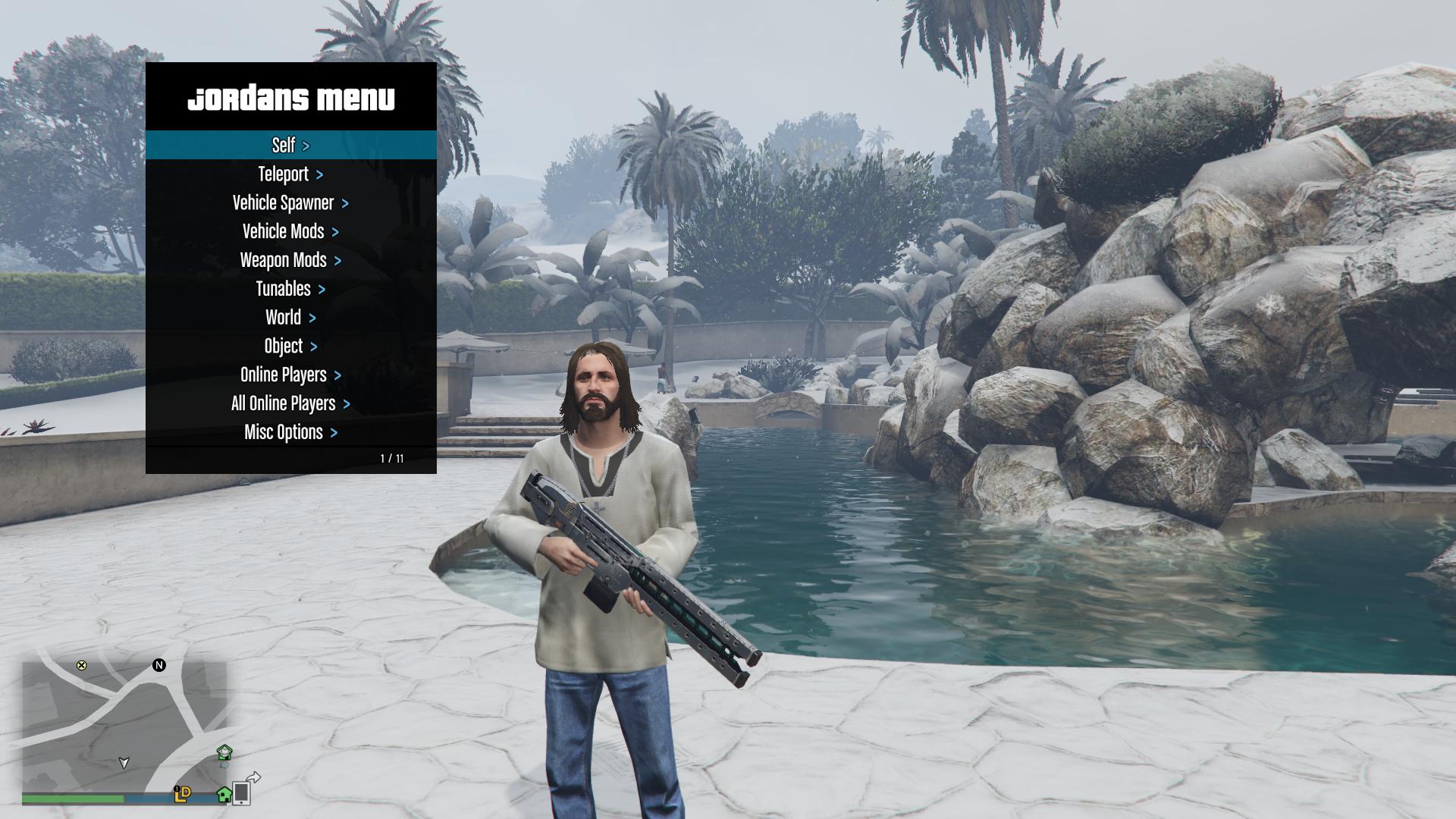Click the yellow X blip on minimap
Screen dimensions: 1456x819
point(81,665)
